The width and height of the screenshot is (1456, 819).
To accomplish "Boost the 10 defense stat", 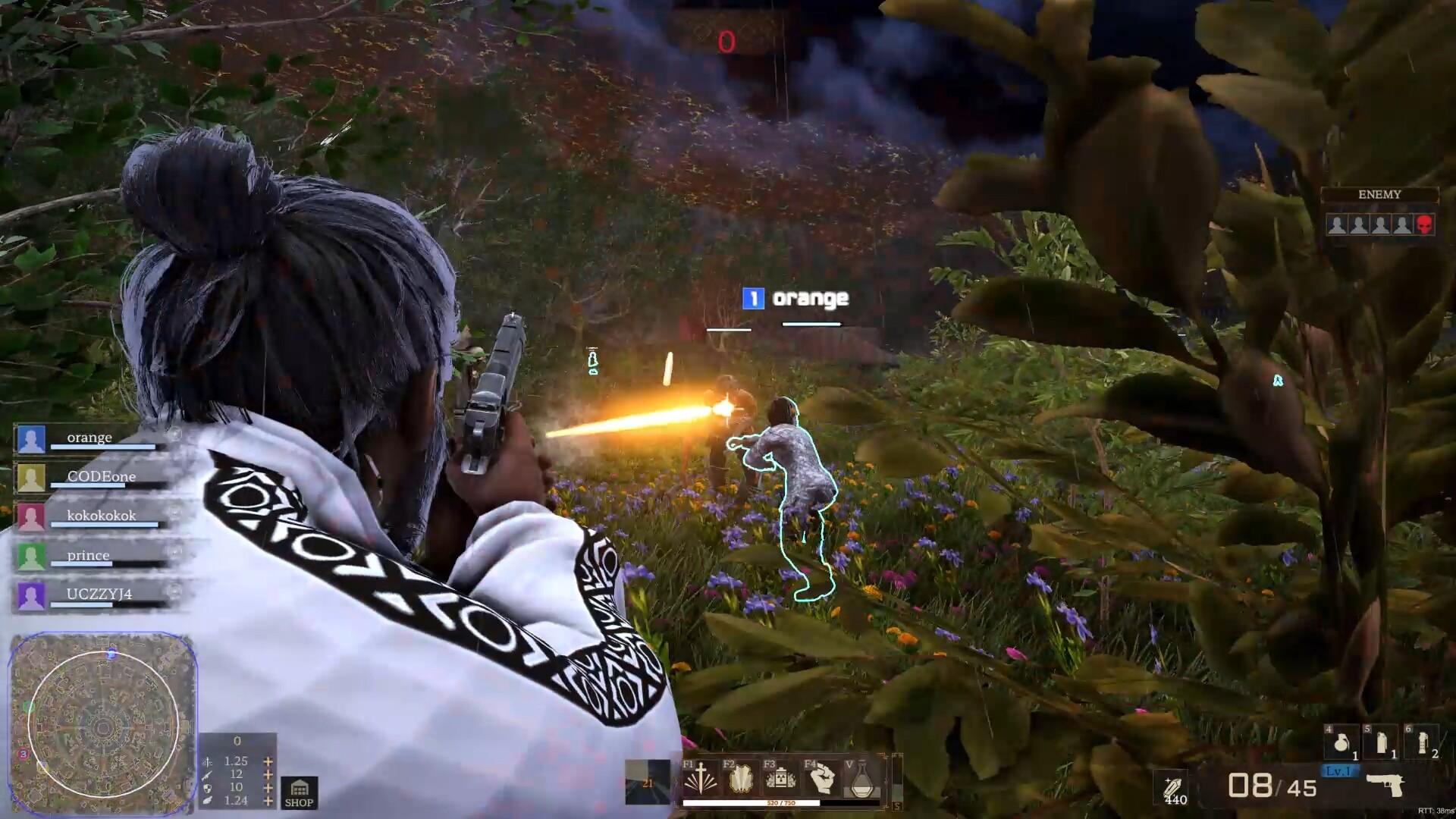I will point(267,787).
